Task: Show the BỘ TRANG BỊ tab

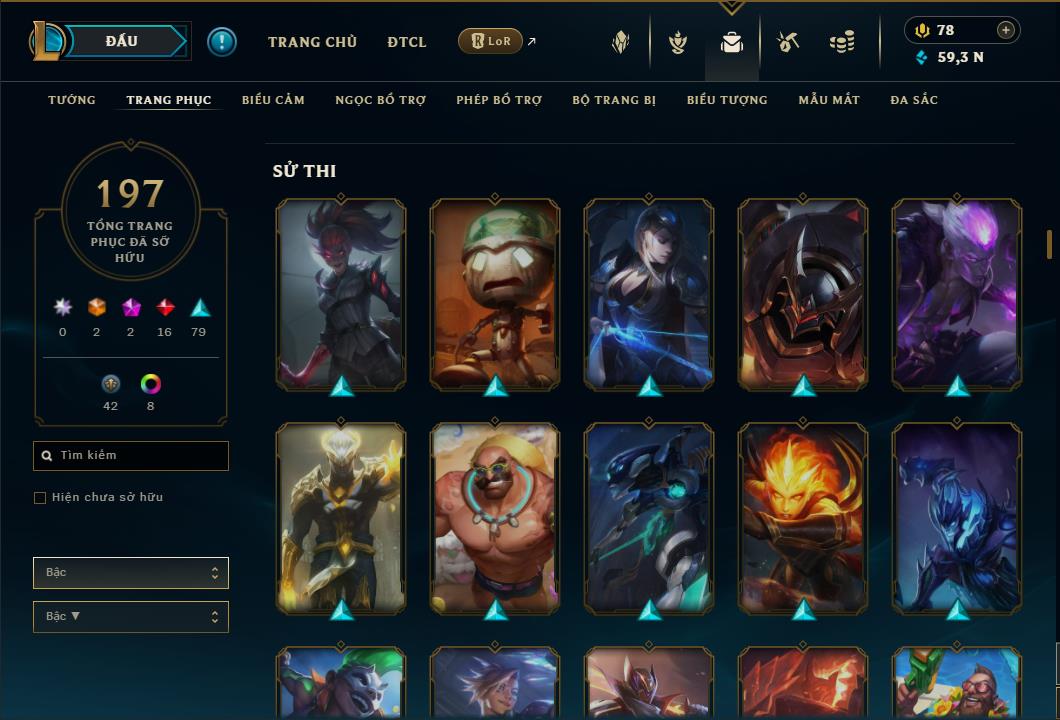Action: point(614,100)
